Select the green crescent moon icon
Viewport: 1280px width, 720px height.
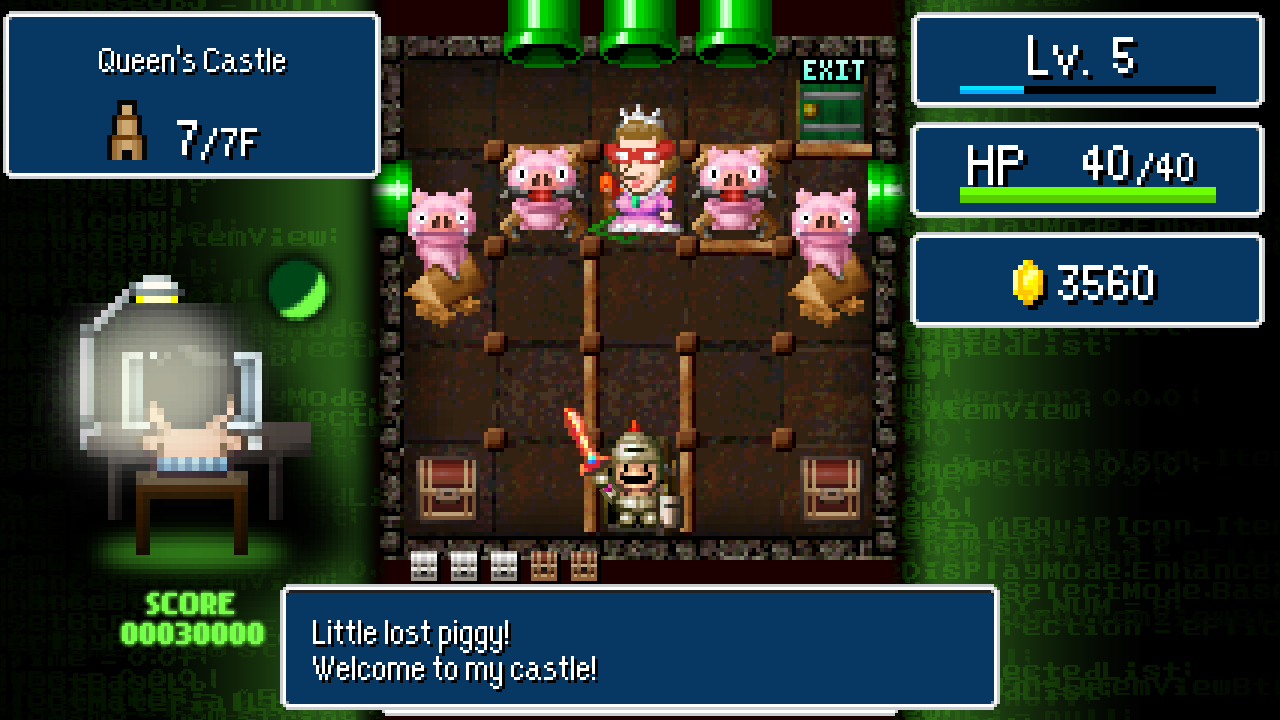click(x=295, y=293)
